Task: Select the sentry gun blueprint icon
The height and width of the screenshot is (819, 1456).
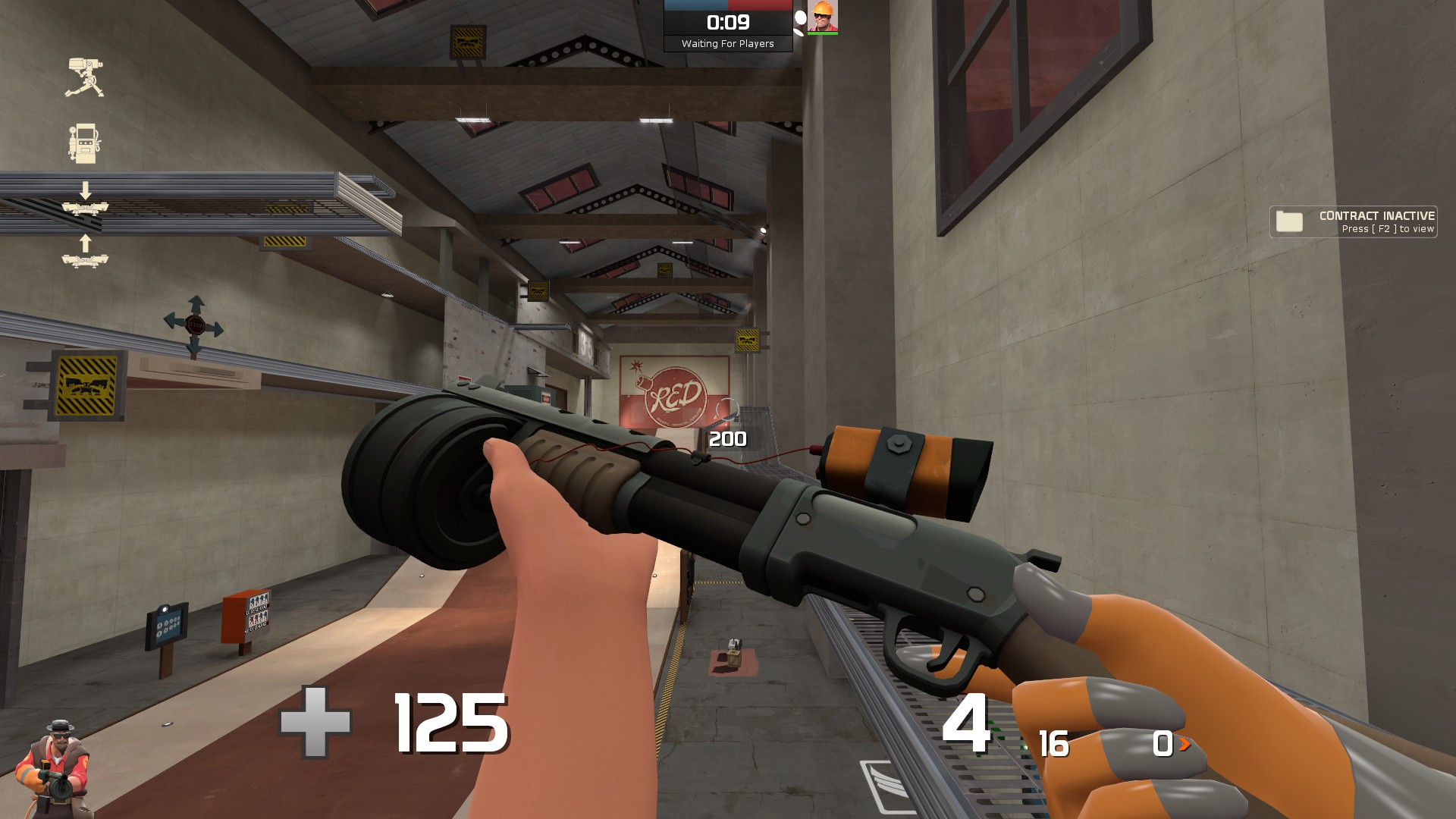Action: click(84, 77)
